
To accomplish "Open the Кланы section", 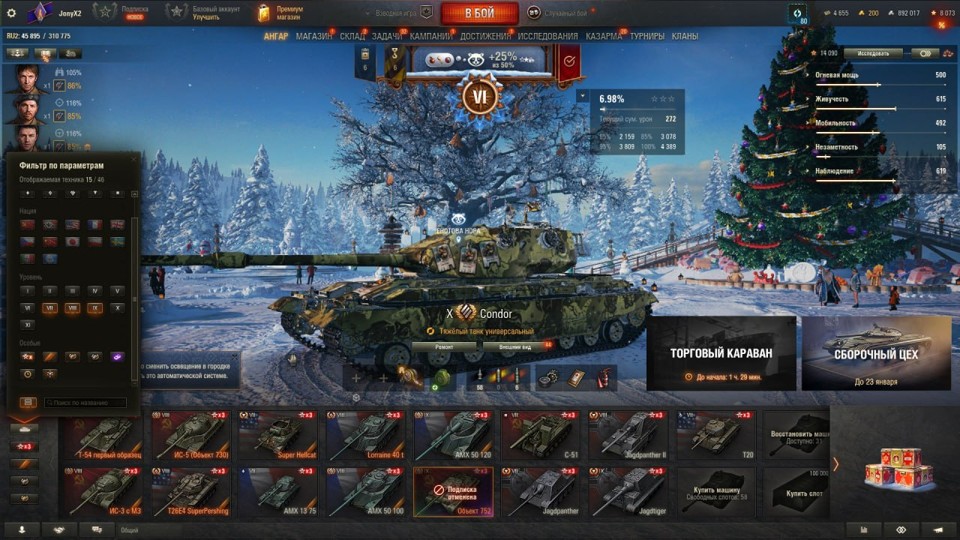I will click(685, 36).
